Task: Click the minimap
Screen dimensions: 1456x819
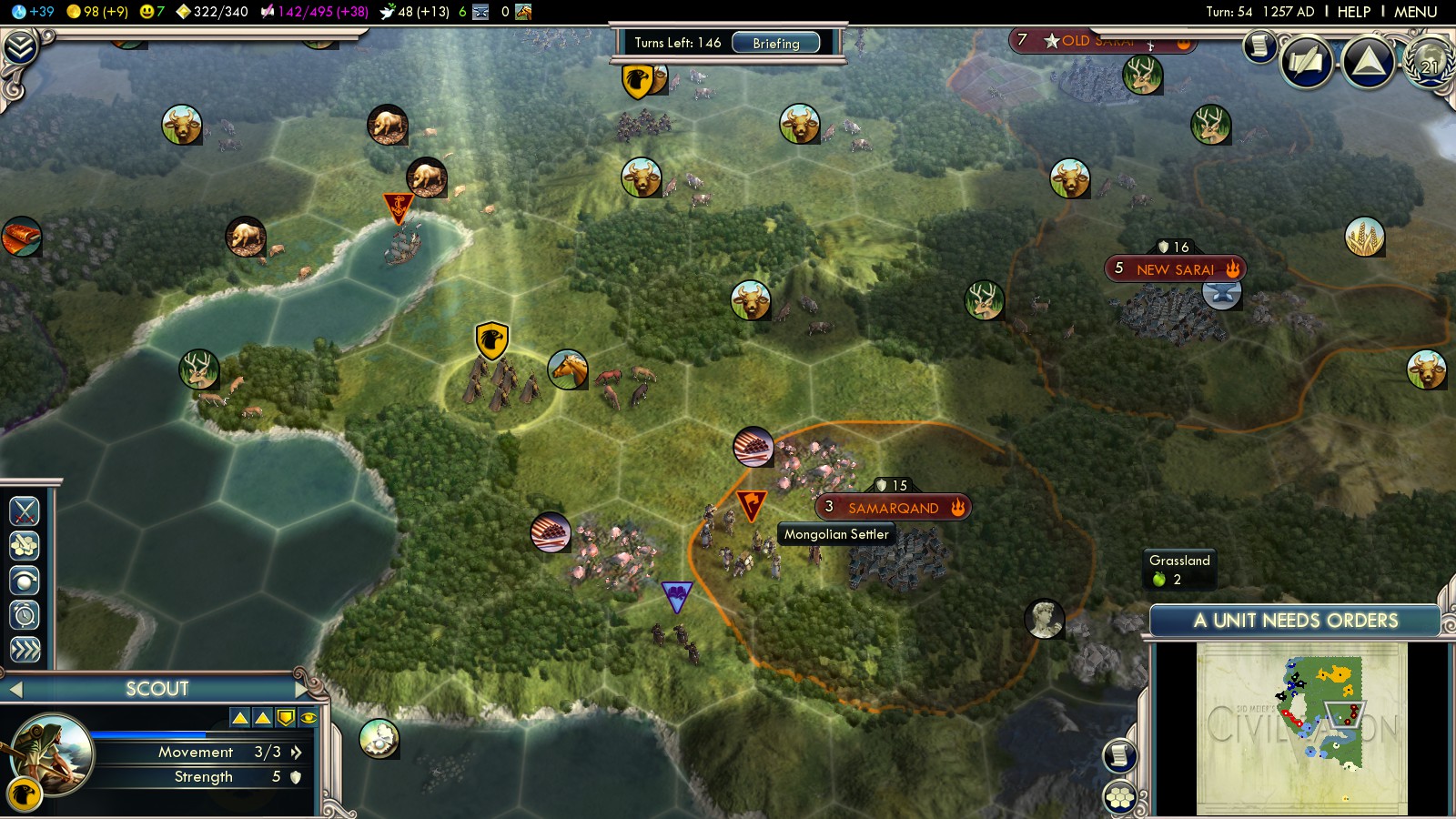Action: (1301, 728)
